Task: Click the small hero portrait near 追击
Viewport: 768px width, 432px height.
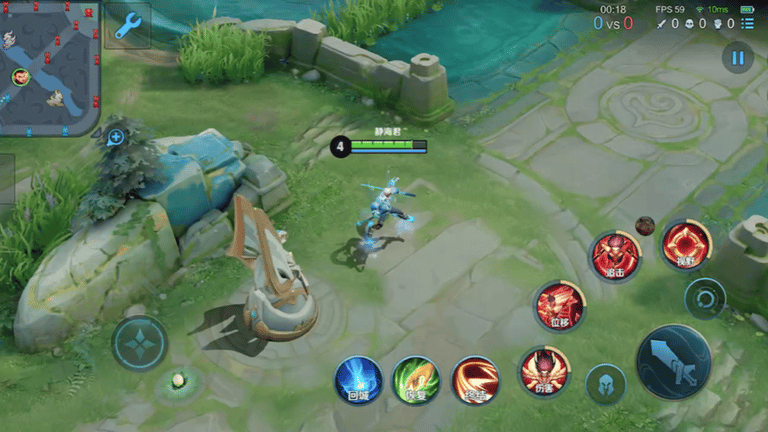Action: point(645,225)
